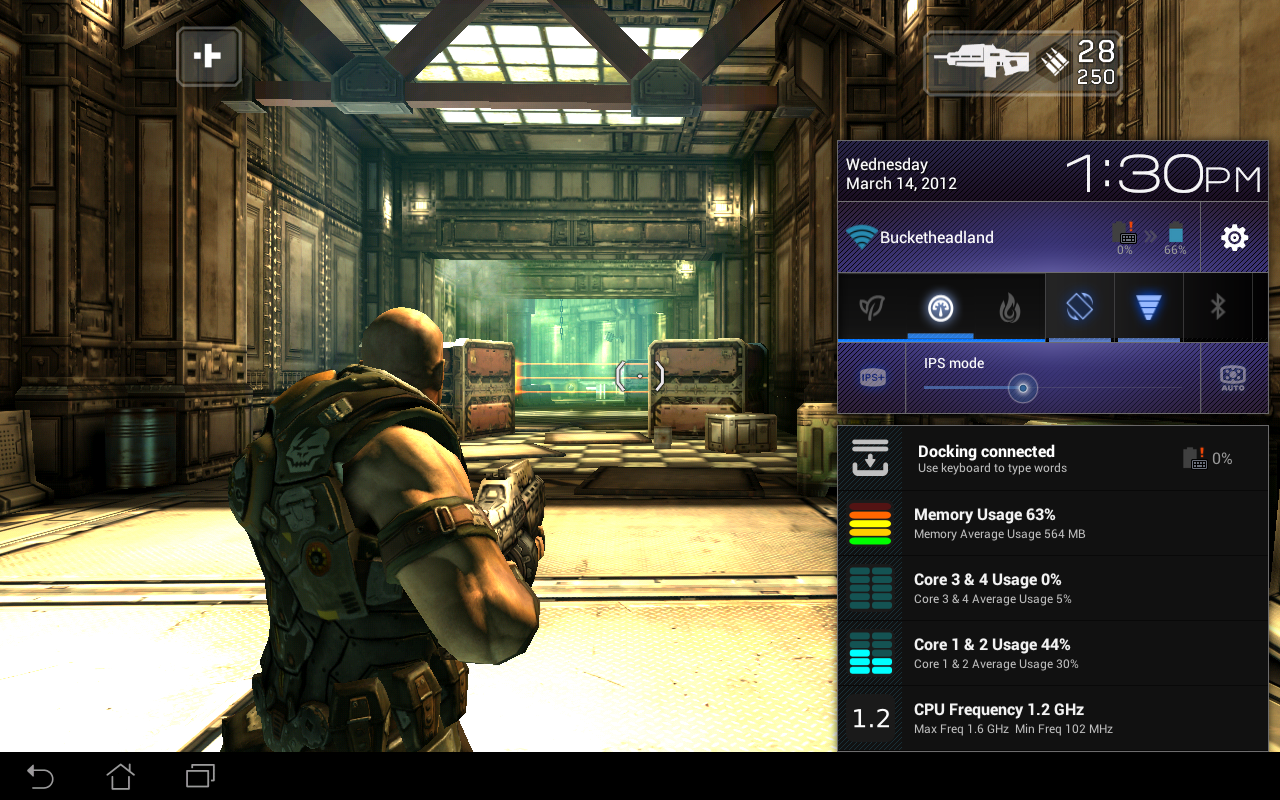Open the chat bubble in the game
Viewport: 1280px width, 800px height.
pos(209,57)
